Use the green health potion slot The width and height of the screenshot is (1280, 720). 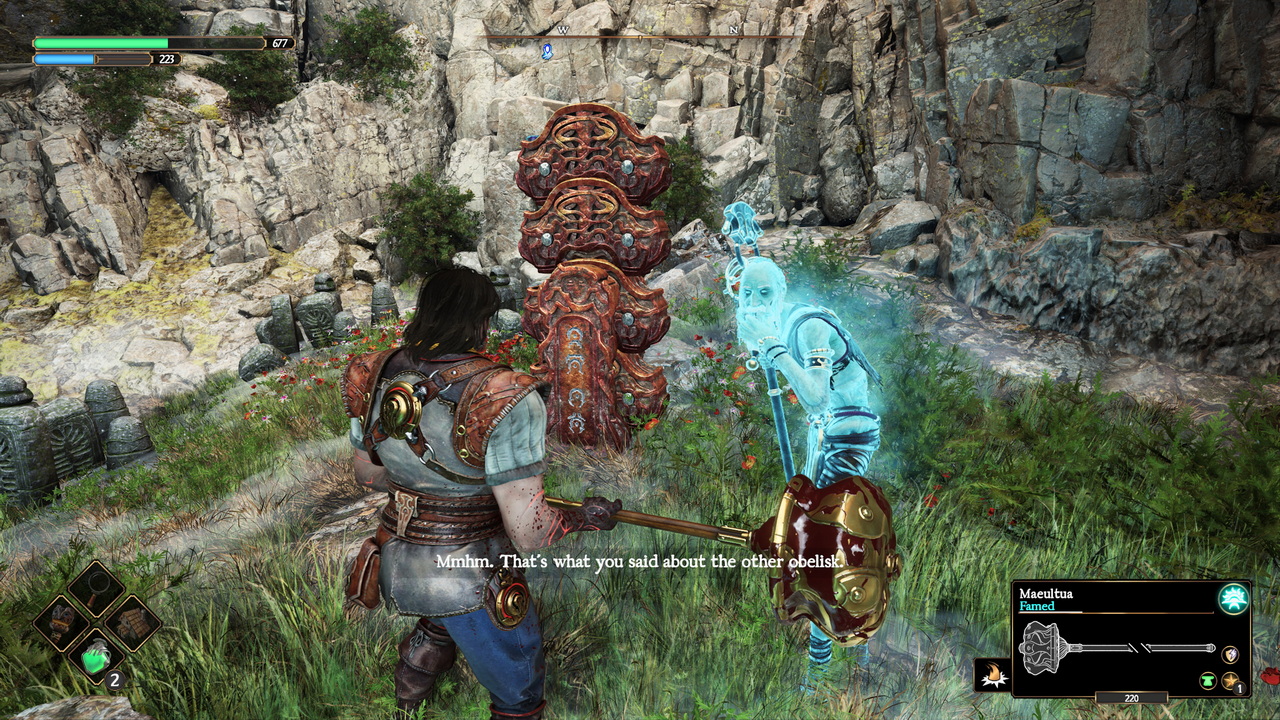coord(96,657)
